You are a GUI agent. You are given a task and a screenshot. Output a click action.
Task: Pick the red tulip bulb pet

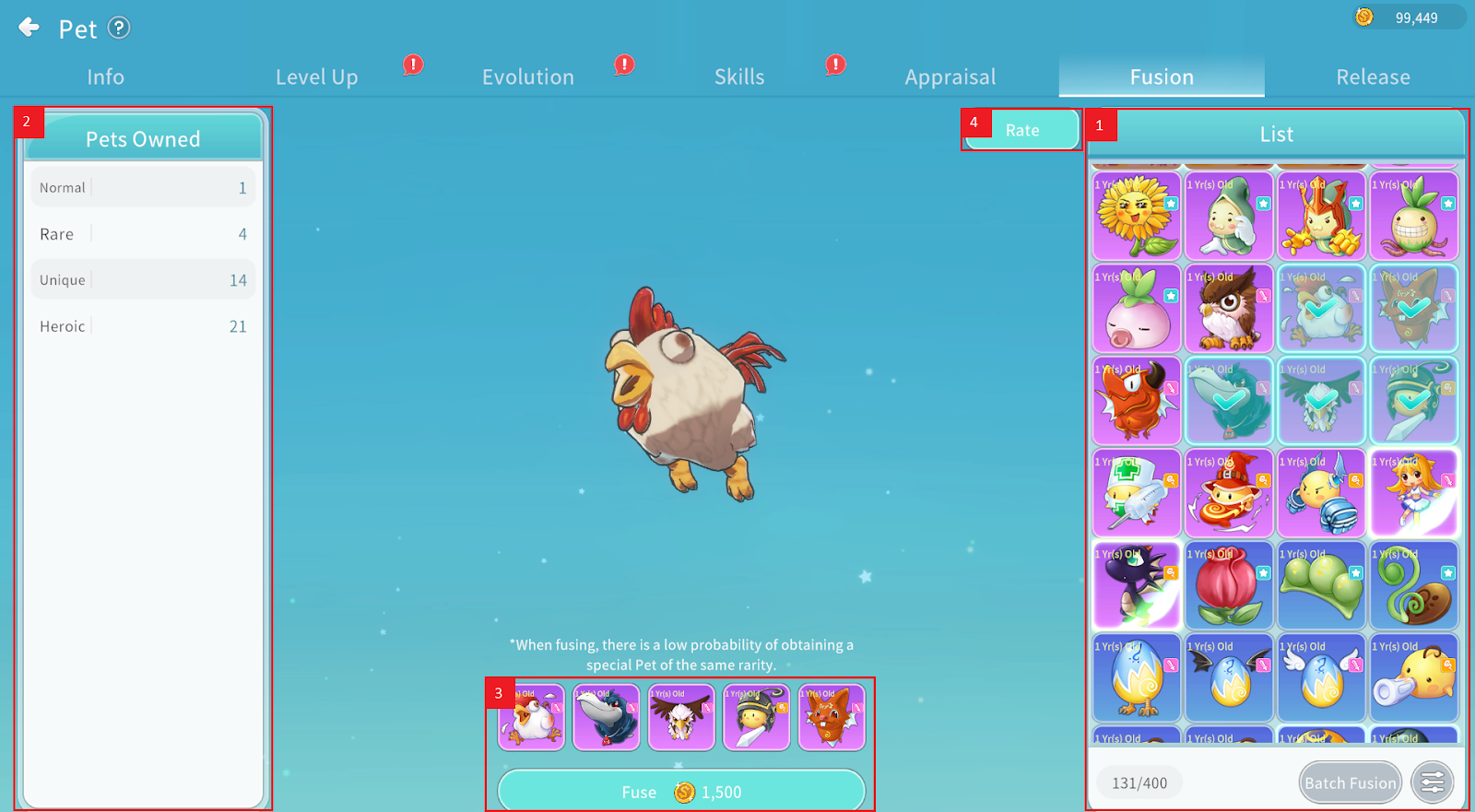tap(1229, 586)
